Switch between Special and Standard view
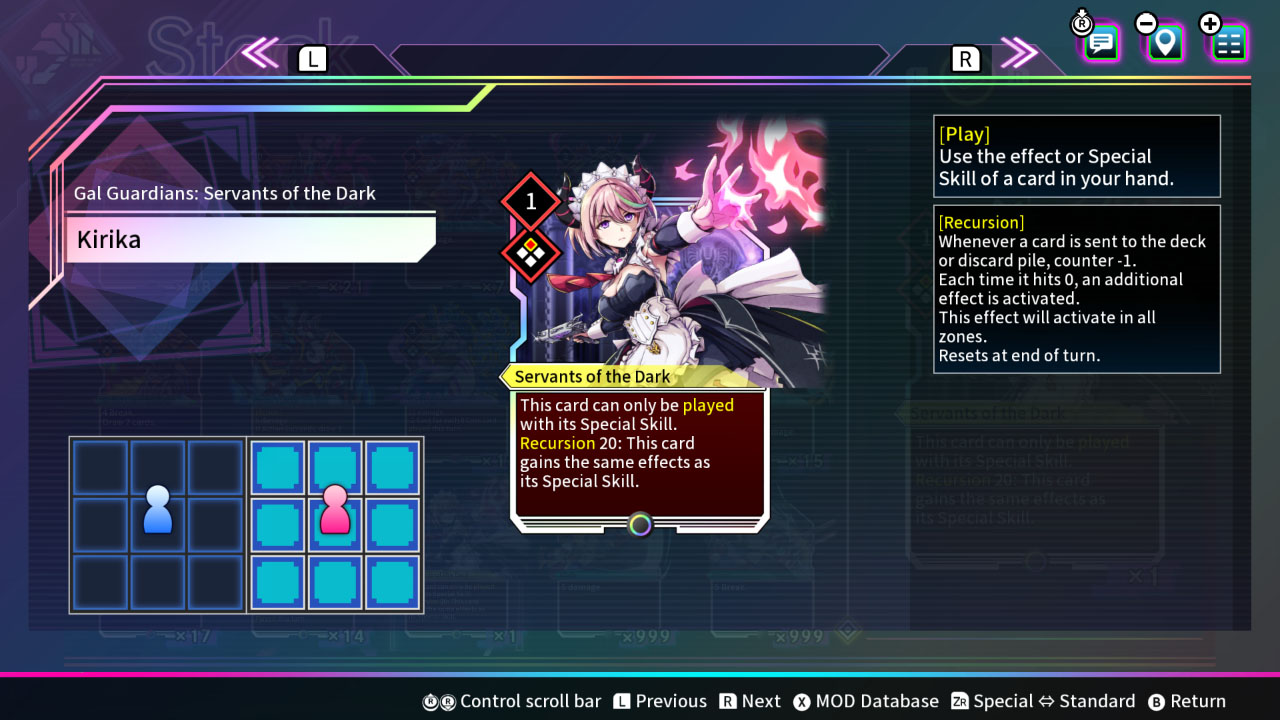 point(1043,701)
